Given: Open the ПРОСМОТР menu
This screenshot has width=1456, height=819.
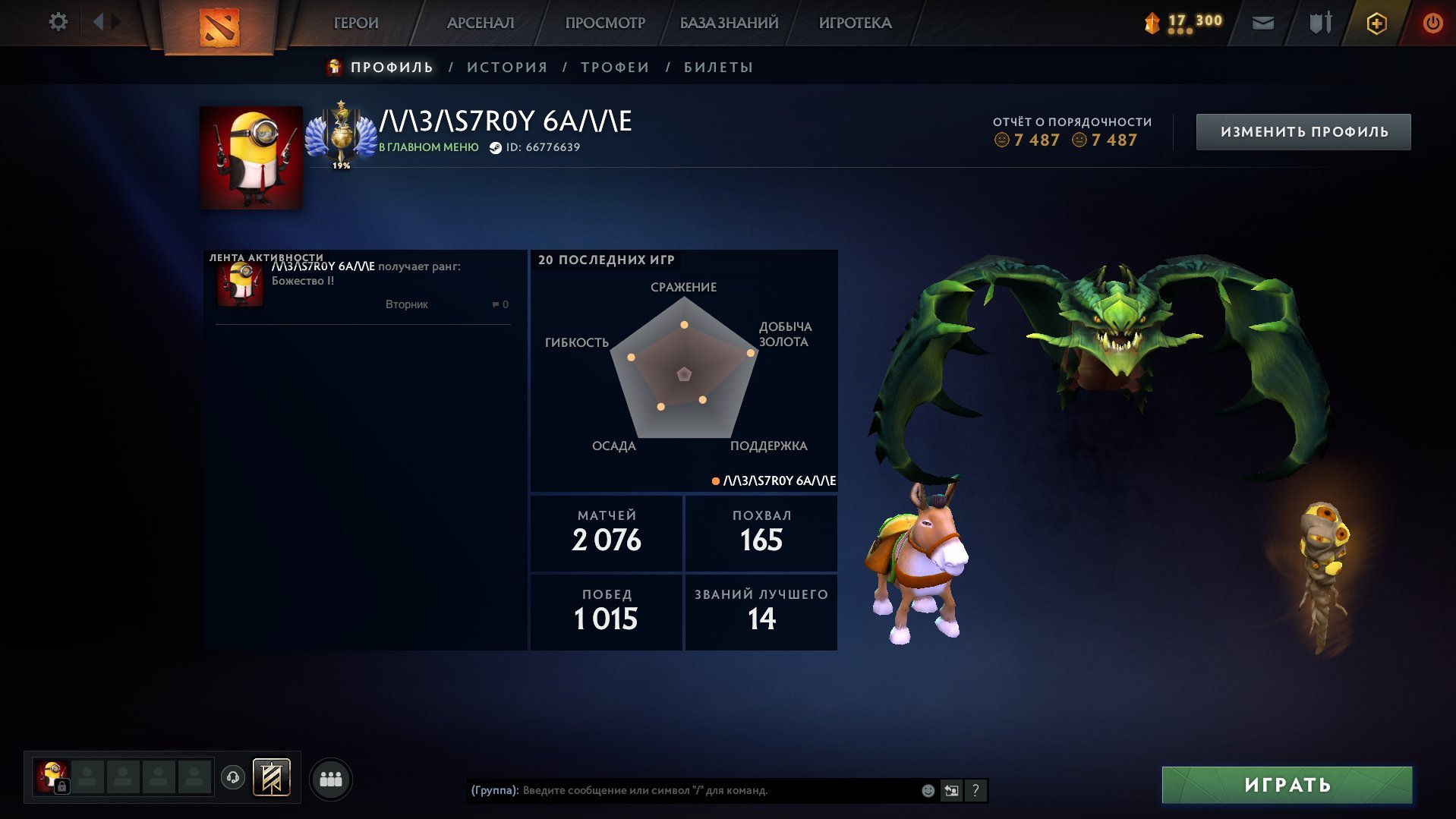Looking at the screenshot, I should 605,23.
